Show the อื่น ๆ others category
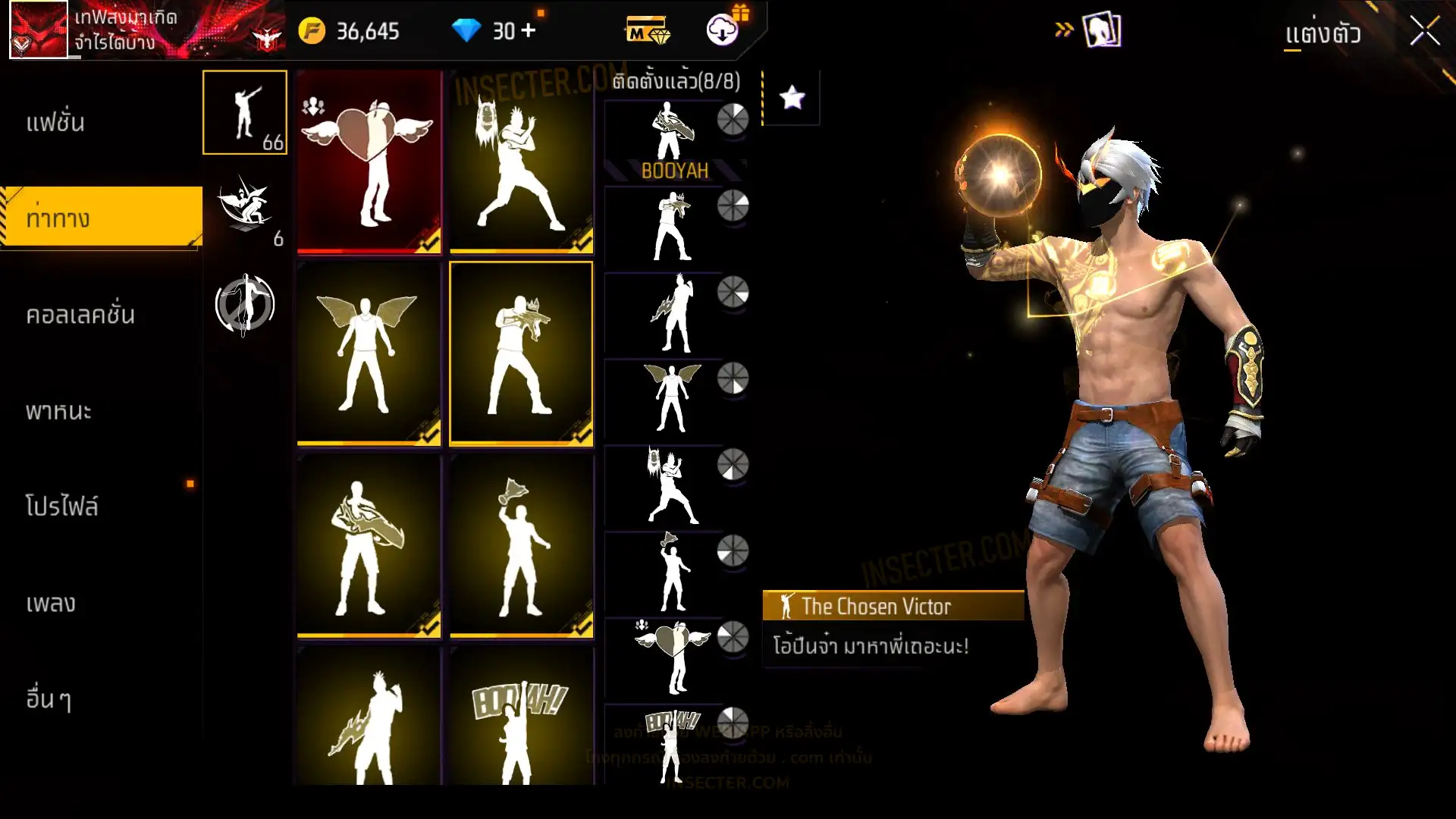 point(49,698)
